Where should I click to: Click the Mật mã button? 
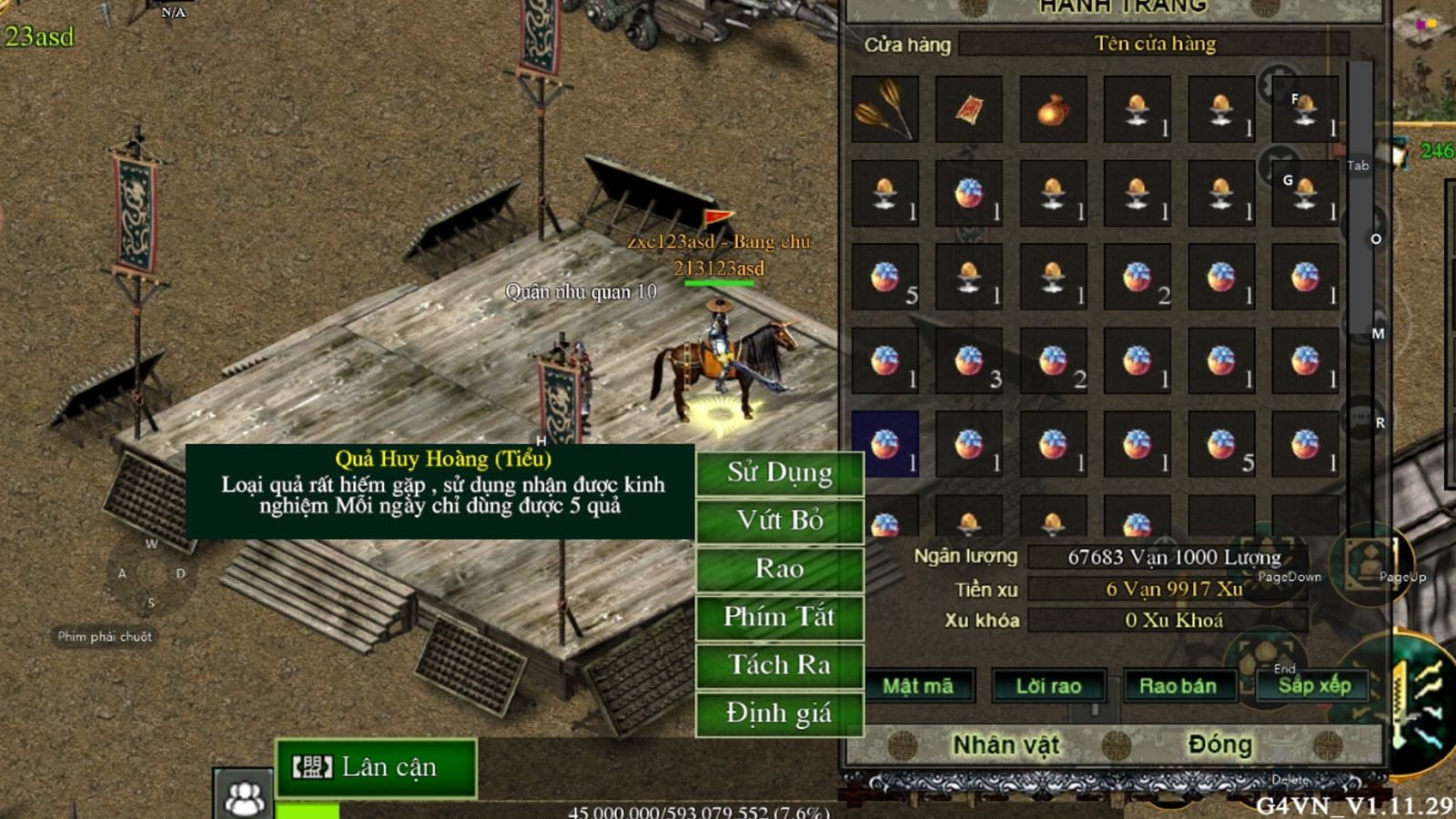click(917, 686)
